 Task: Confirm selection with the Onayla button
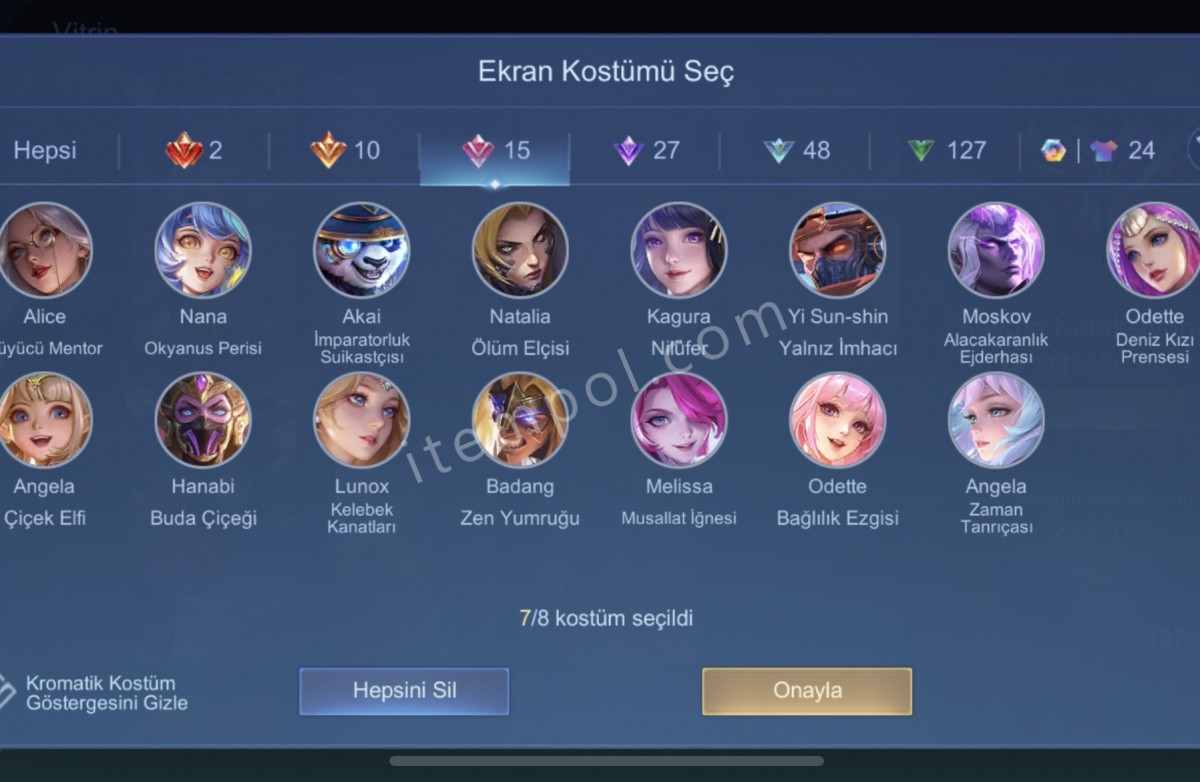tap(807, 691)
